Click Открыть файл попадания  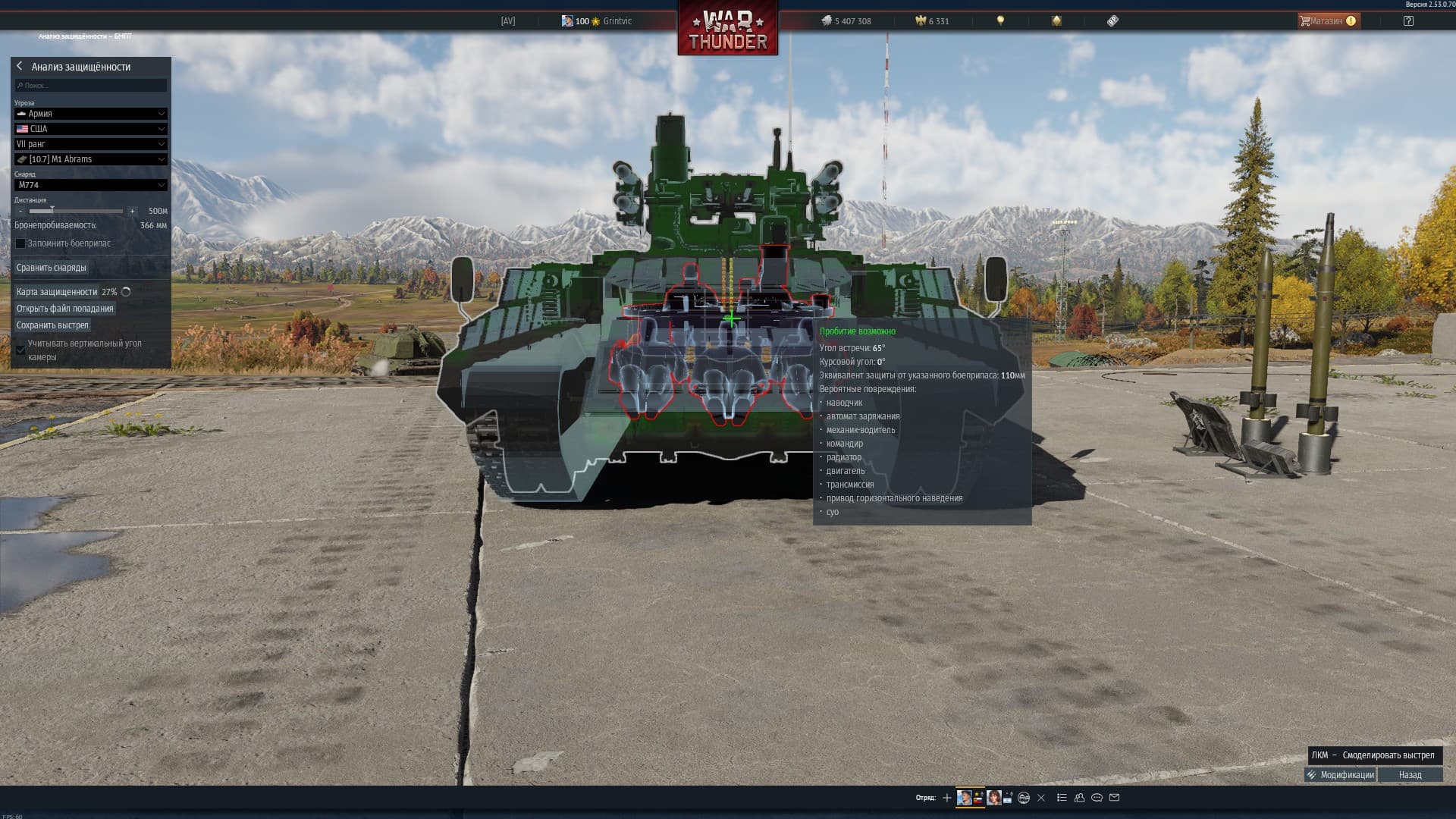click(x=65, y=309)
